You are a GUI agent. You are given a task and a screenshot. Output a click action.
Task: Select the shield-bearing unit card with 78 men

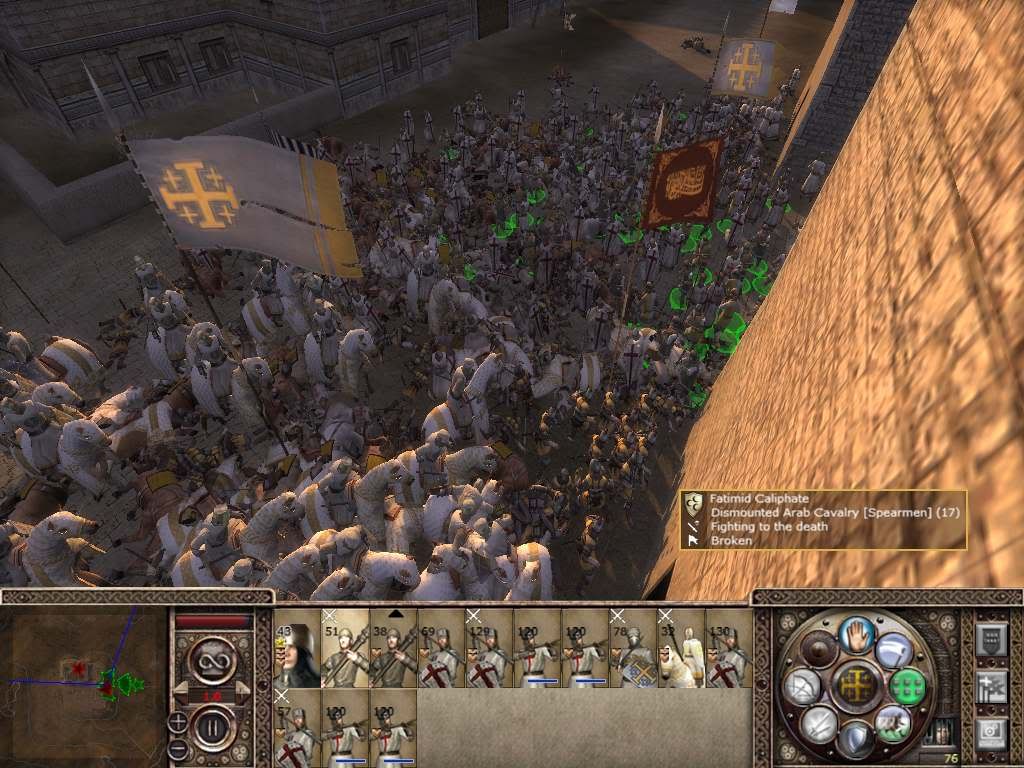633,648
